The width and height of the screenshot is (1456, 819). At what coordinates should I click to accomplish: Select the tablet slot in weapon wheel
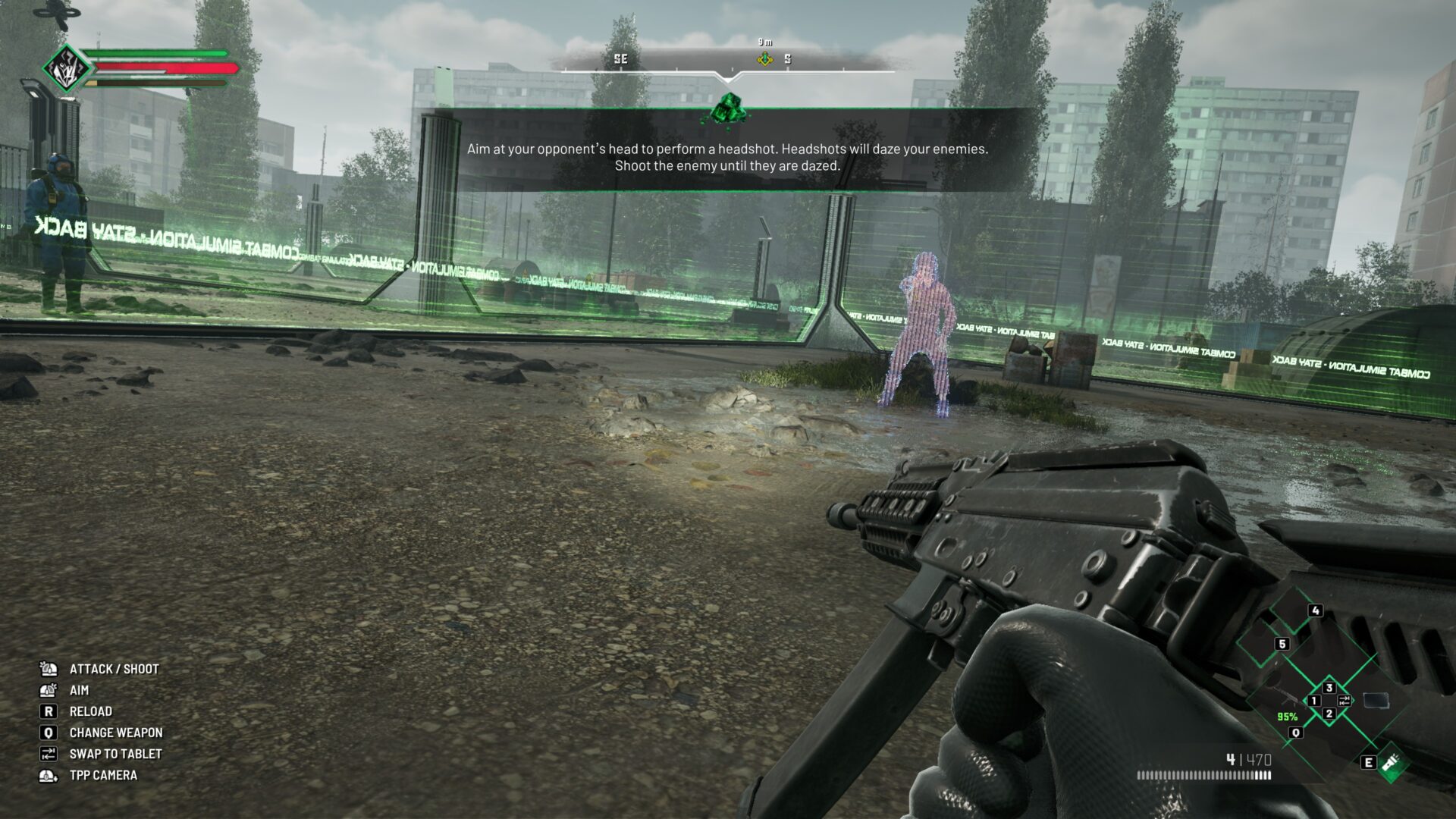(x=1376, y=701)
